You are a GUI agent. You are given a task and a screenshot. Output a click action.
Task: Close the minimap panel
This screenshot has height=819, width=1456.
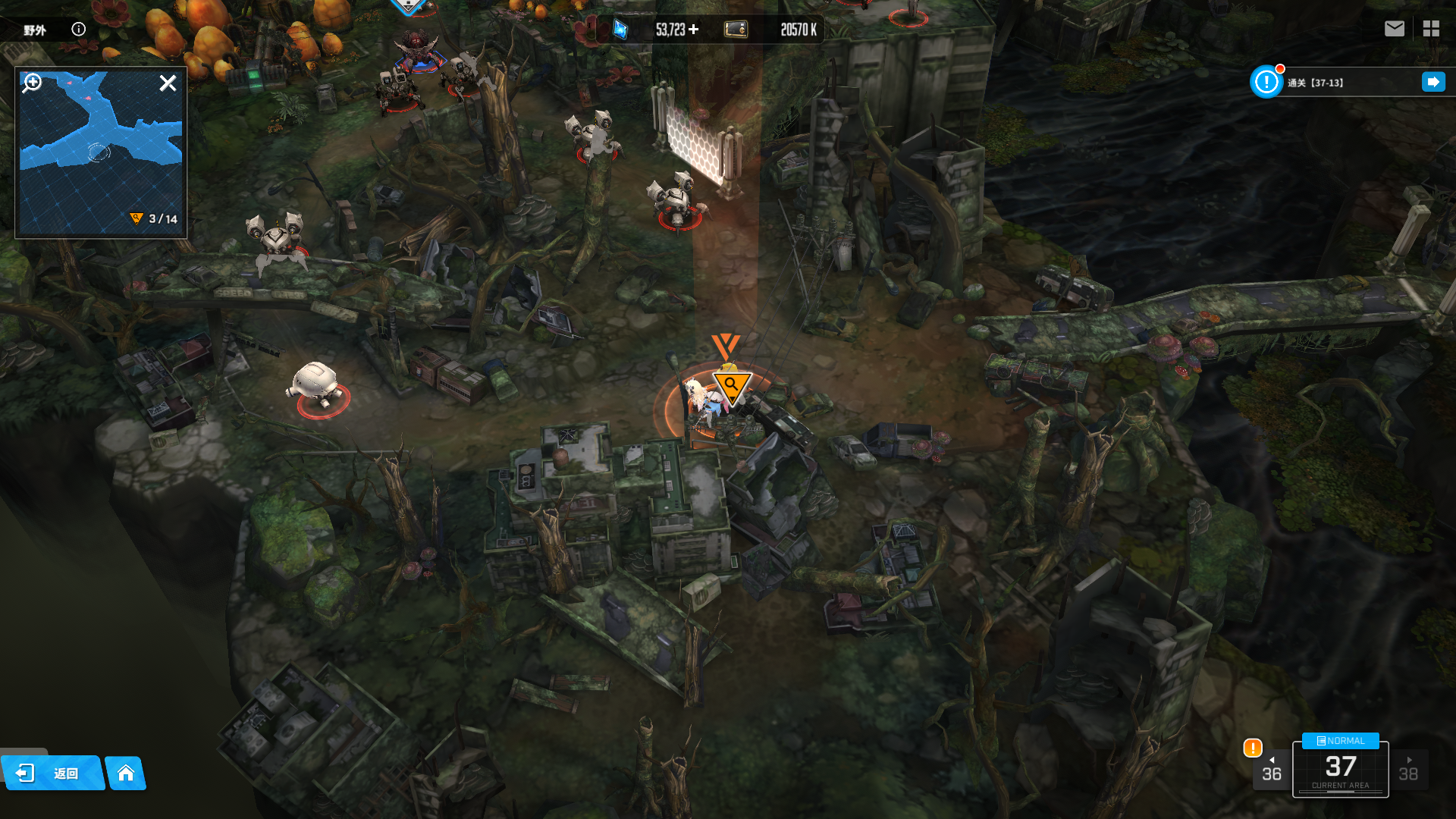click(x=168, y=83)
